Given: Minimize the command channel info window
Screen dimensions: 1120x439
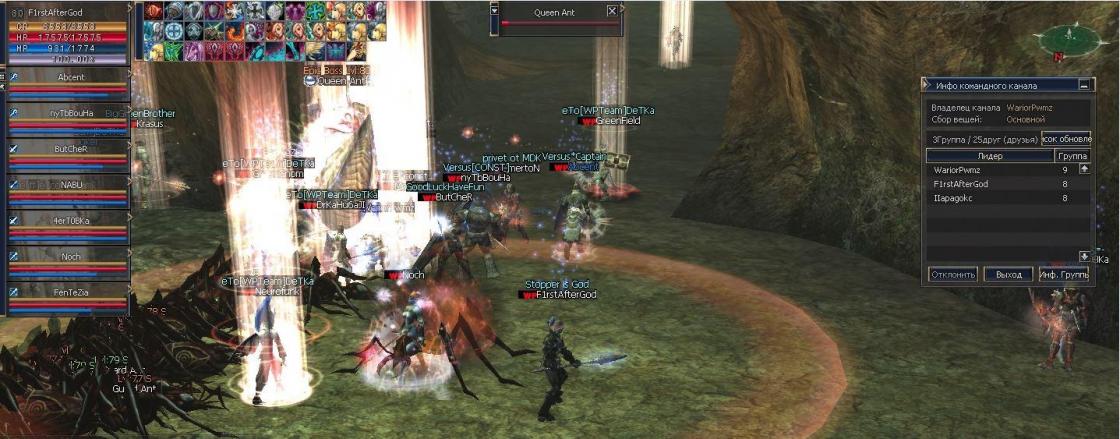Looking at the screenshot, I should 1086,86.
